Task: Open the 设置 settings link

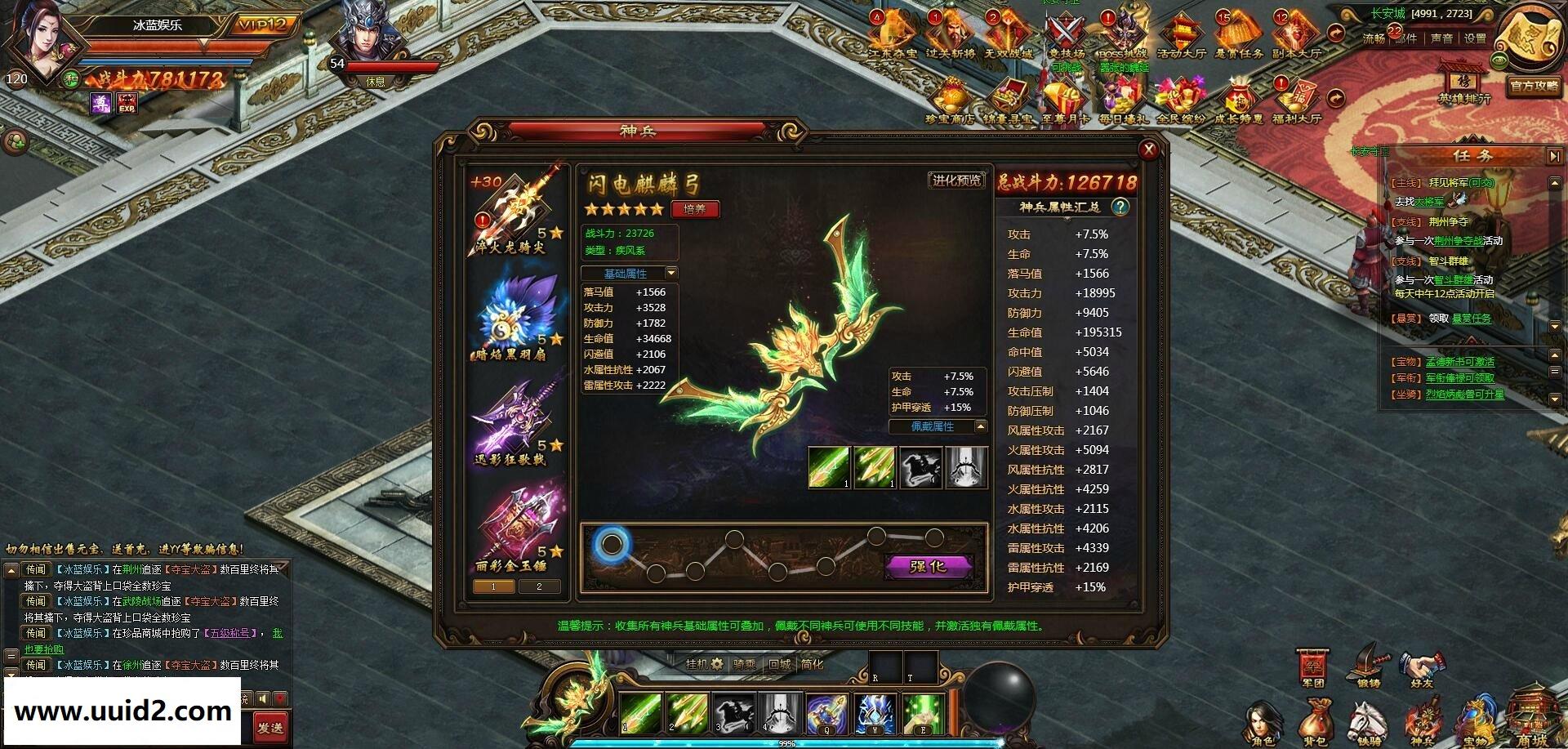Action: (x=1475, y=38)
